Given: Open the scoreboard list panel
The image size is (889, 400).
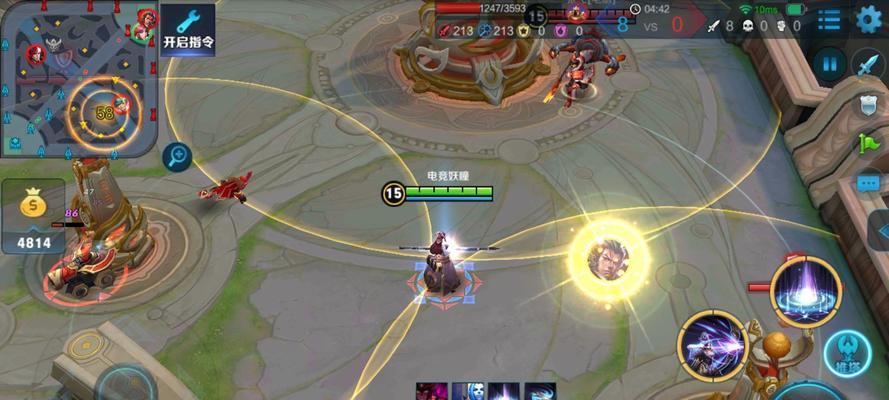Looking at the screenshot, I should click(x=828, y=20).
